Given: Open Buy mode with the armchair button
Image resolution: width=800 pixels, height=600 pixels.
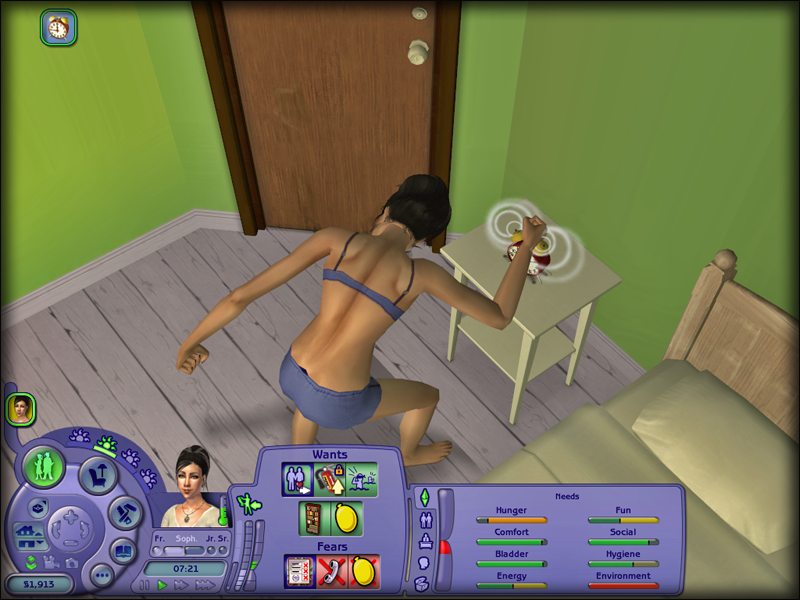Looking at the screenshot, I should (x=99, y=476).
